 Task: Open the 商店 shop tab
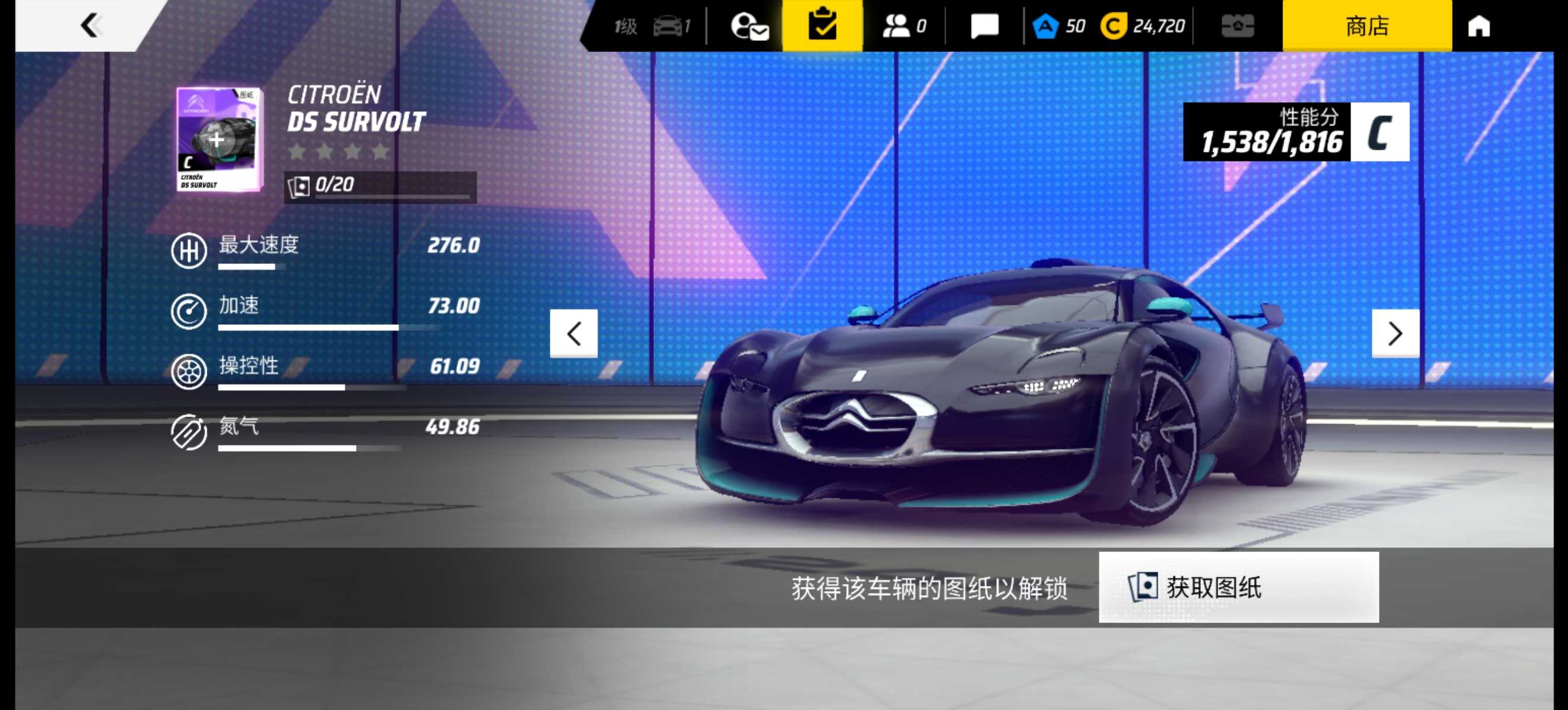1366,25
